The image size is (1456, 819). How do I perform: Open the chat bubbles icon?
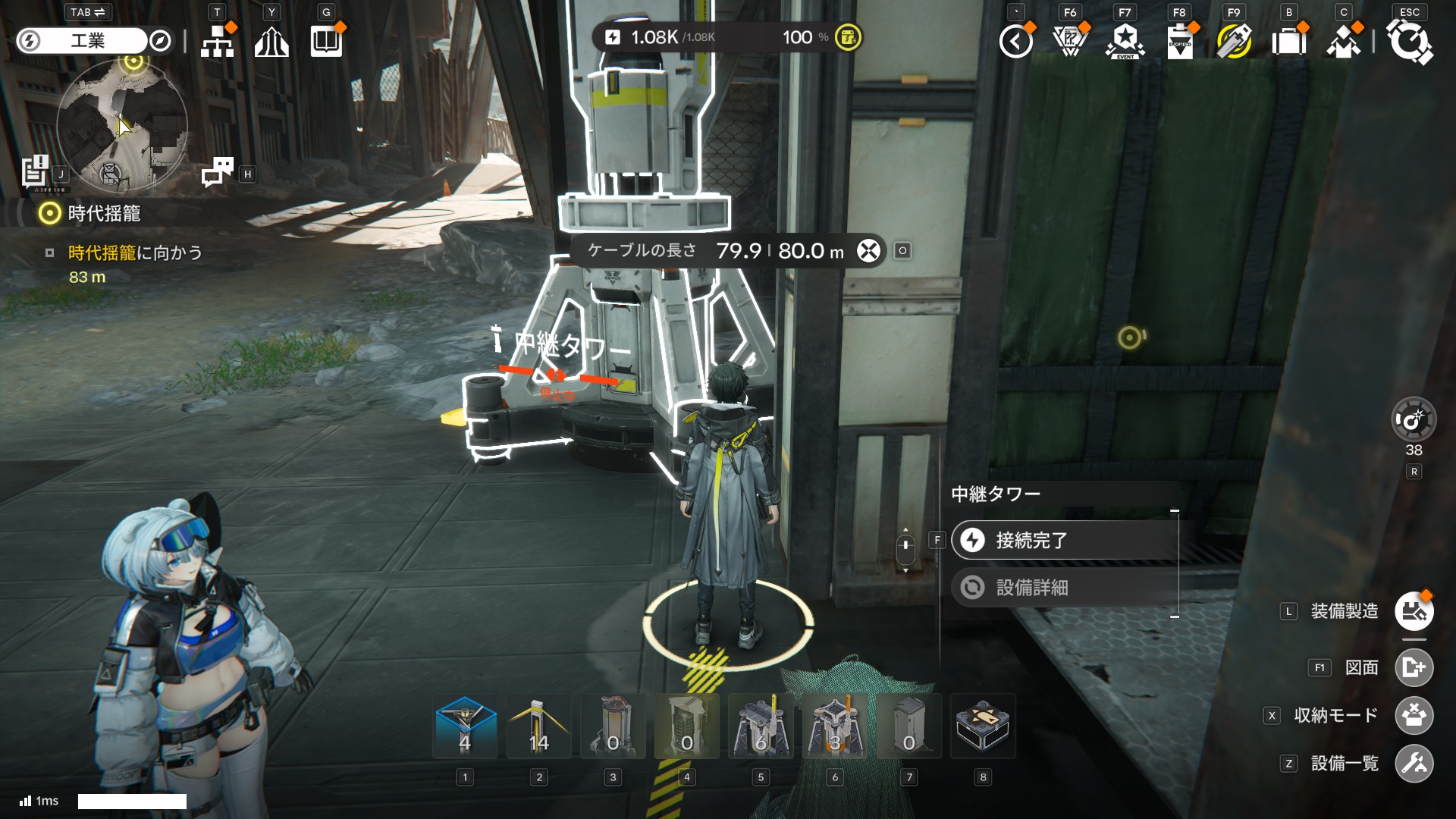(x=218, y=172)
